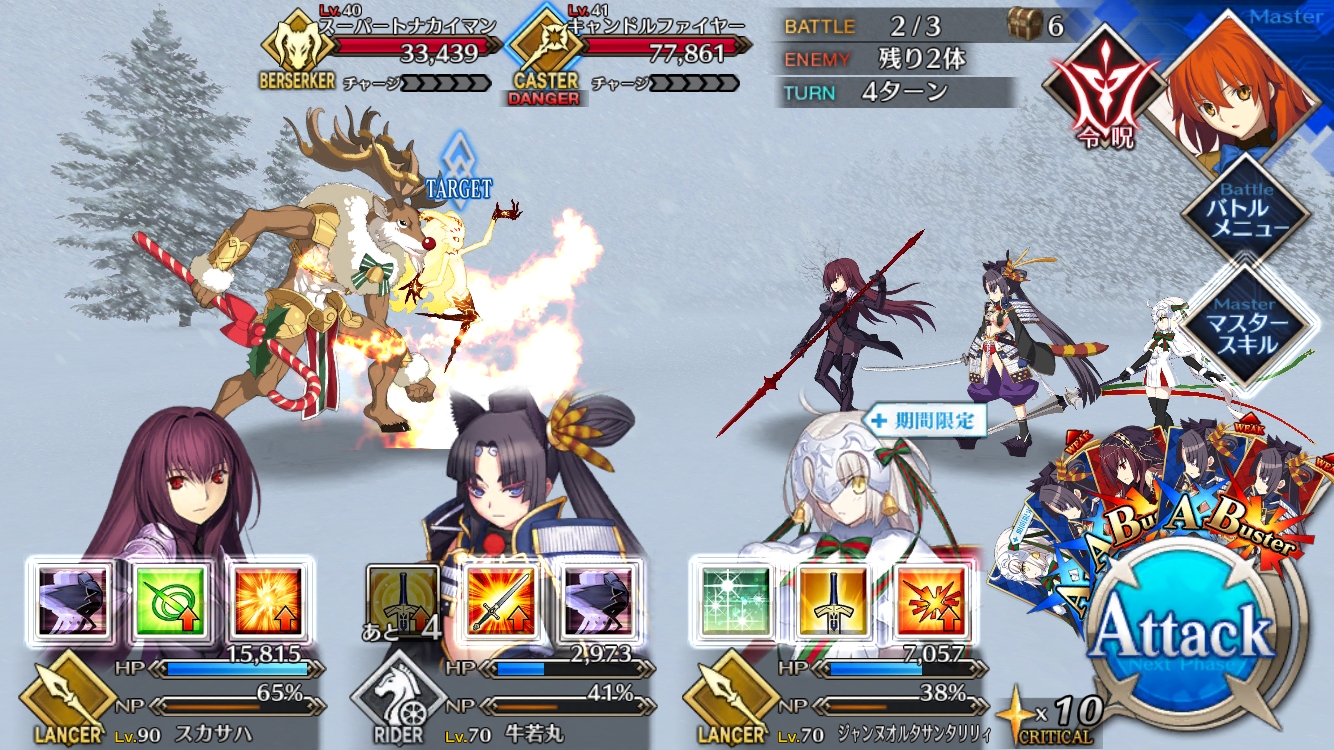Activate Scathach's green target-focus skill
The height and width of the screenshot is (750, 1334).
click(172, 600)
